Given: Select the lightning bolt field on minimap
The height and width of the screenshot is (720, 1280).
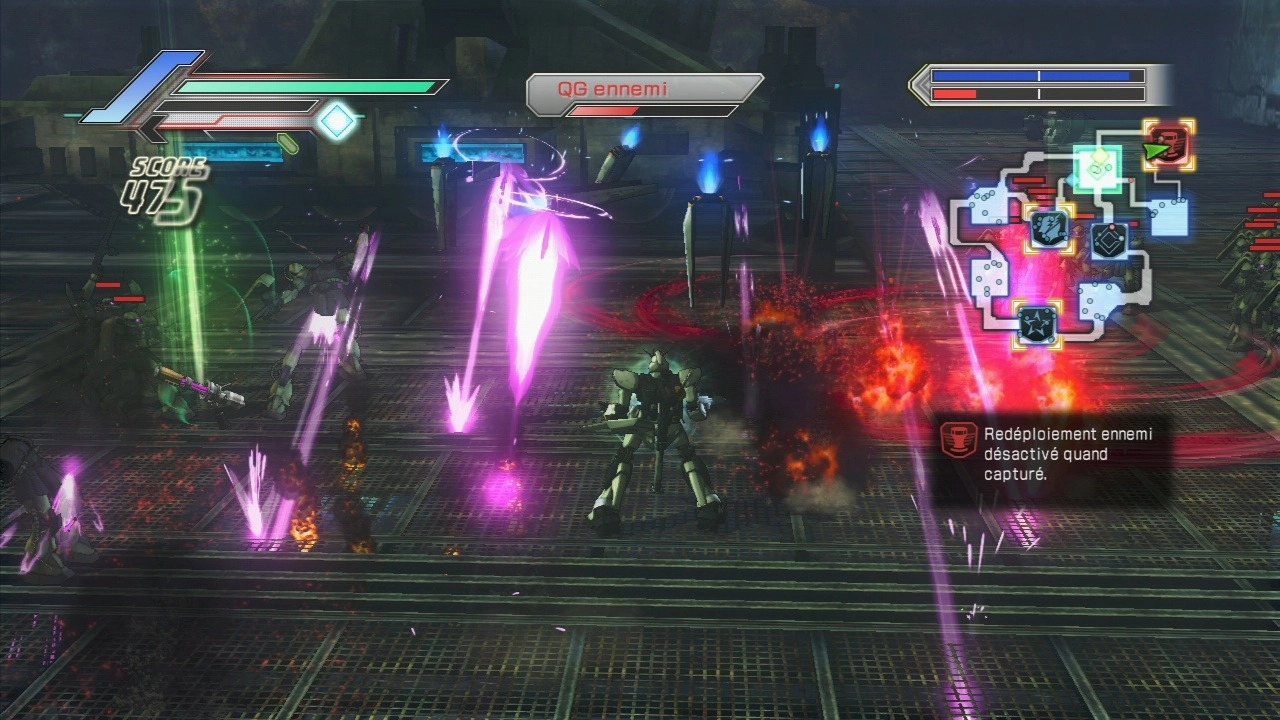Looking at the screenshot, I should point(1049,228).
